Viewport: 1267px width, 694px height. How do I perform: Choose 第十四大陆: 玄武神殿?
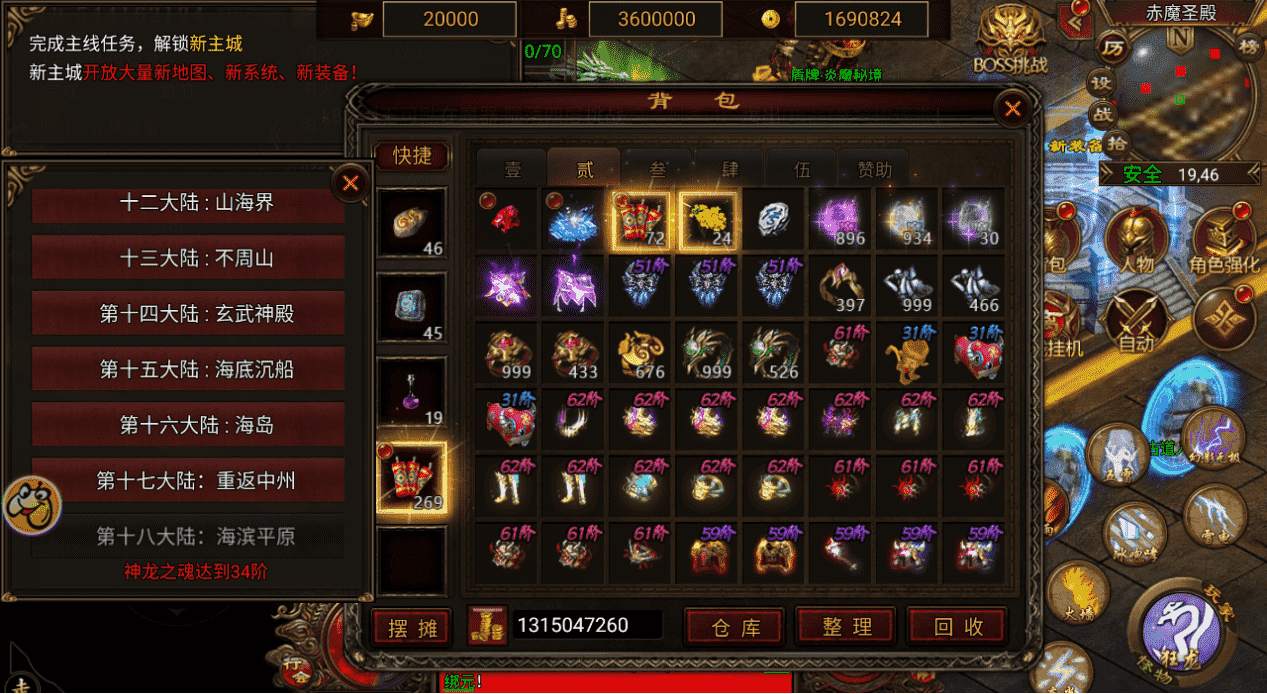[188, 314]
